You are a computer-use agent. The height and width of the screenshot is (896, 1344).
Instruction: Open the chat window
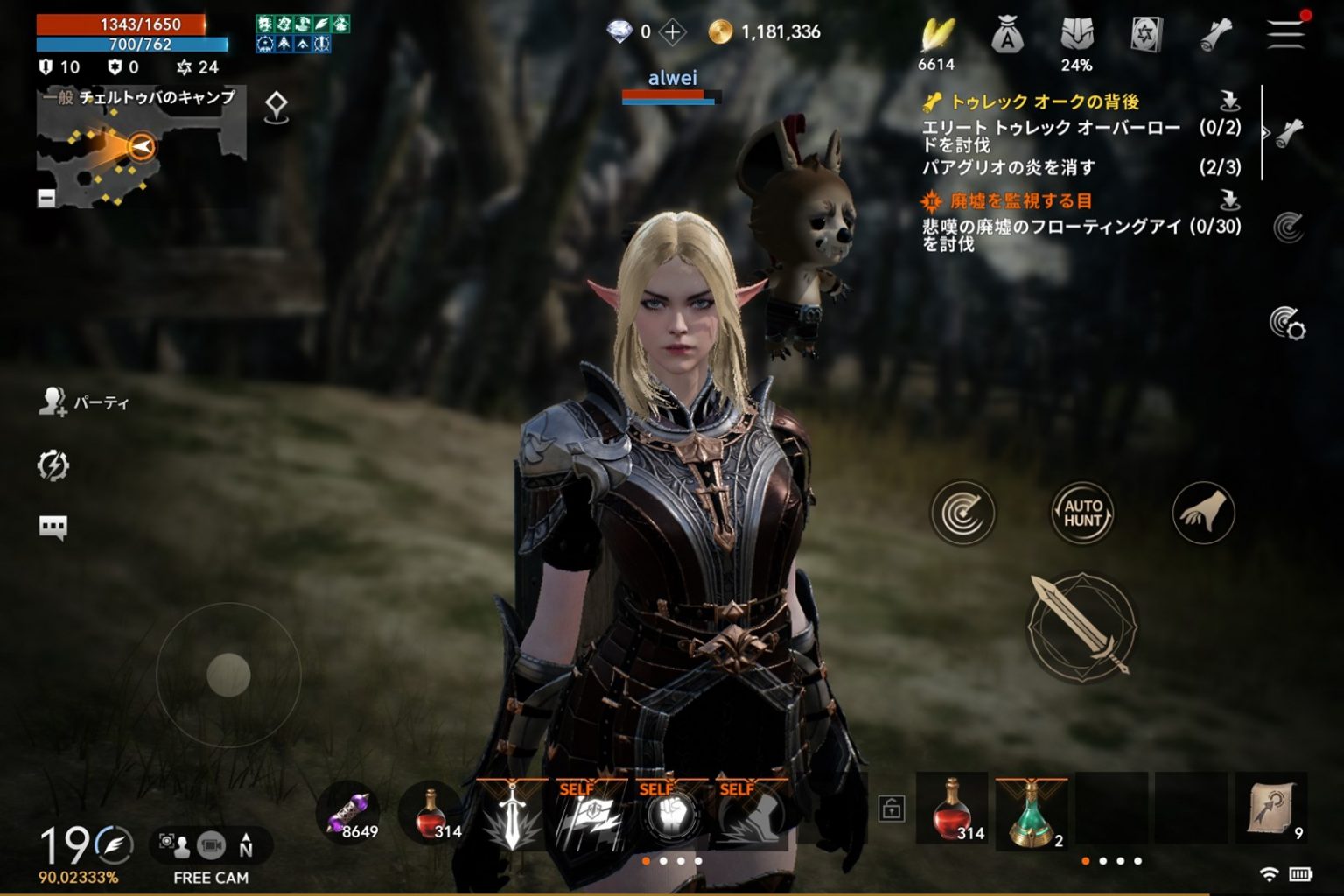[52, 527]
